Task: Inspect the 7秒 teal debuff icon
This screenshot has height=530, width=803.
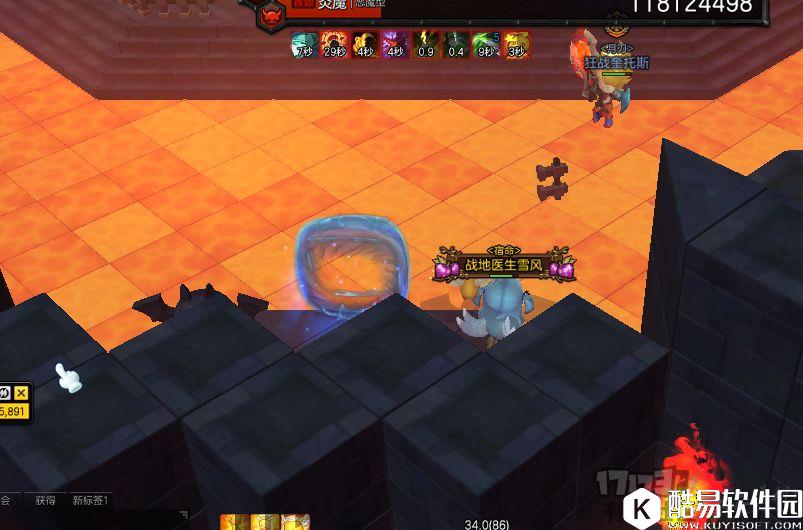Action: pos(304,45)
